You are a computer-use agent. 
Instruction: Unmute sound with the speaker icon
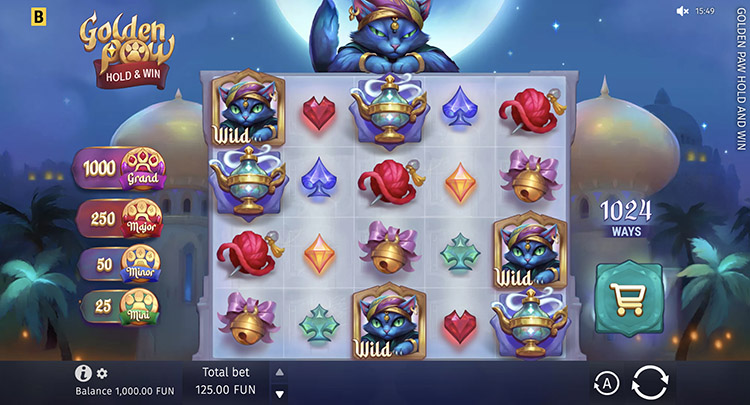pos(683,10)
